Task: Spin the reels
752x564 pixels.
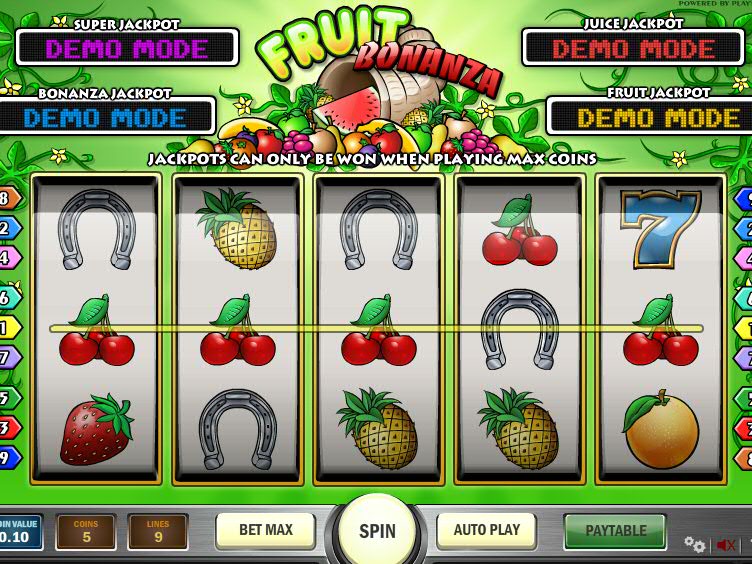Action: click(x=377, y=531)
